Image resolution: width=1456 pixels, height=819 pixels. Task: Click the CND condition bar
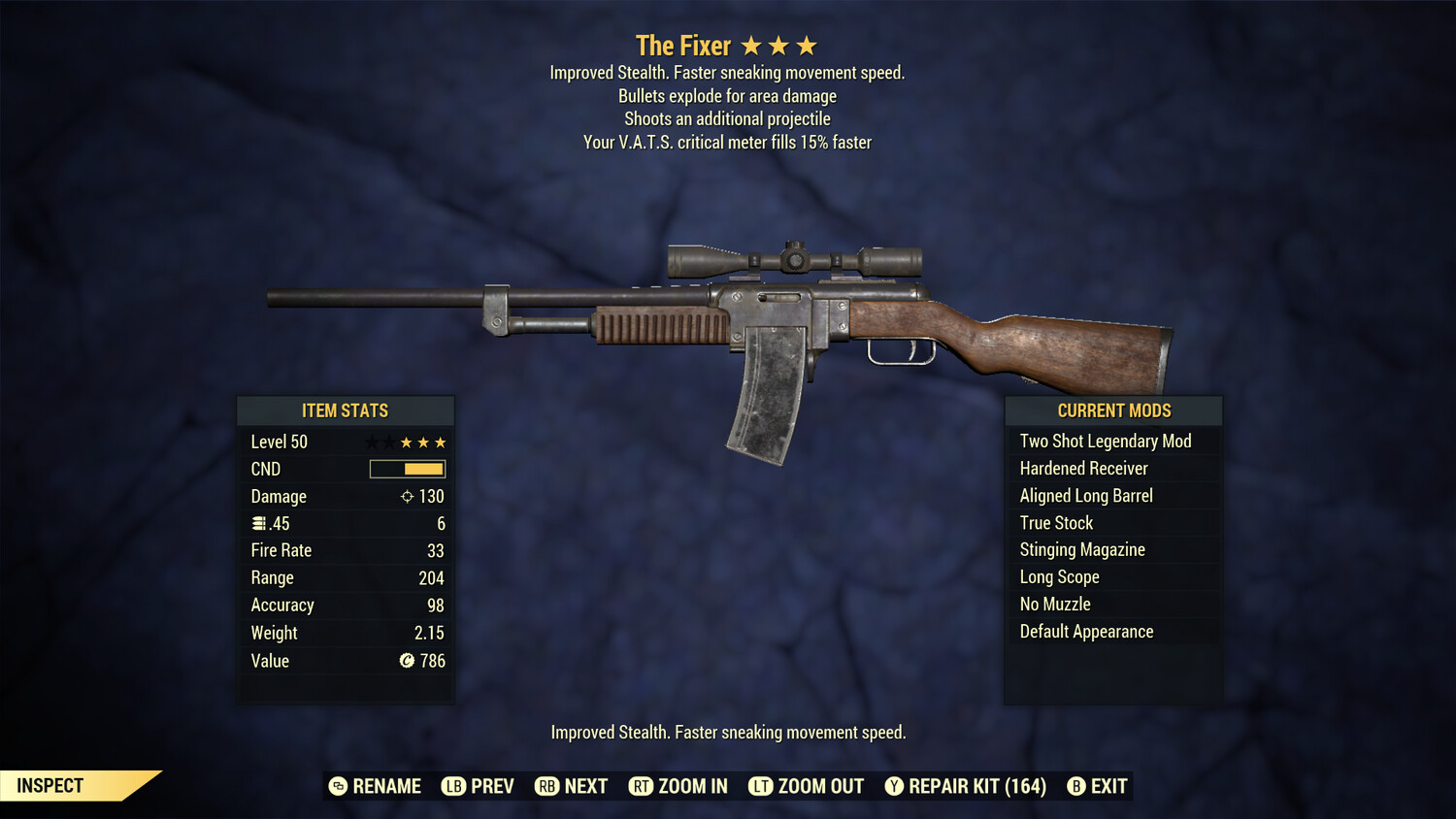point(407,469)
